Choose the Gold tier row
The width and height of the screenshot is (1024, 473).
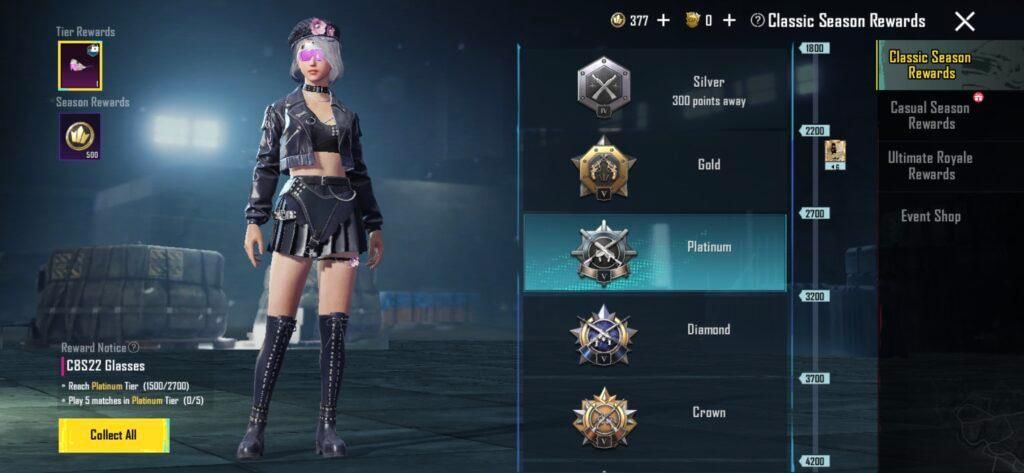pos(655,165)
